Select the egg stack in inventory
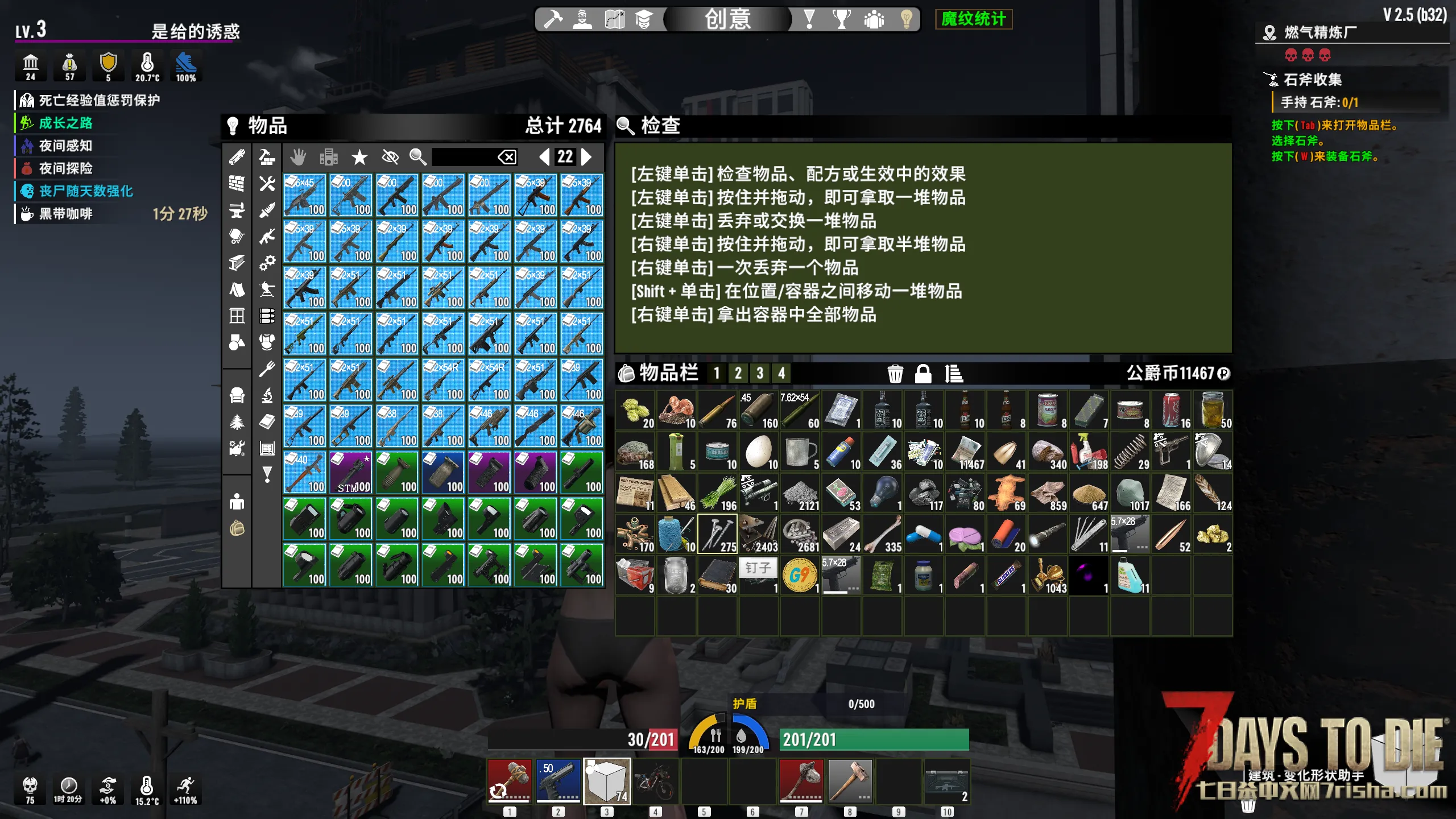1456x819 pixels. (x=759, y=452)
